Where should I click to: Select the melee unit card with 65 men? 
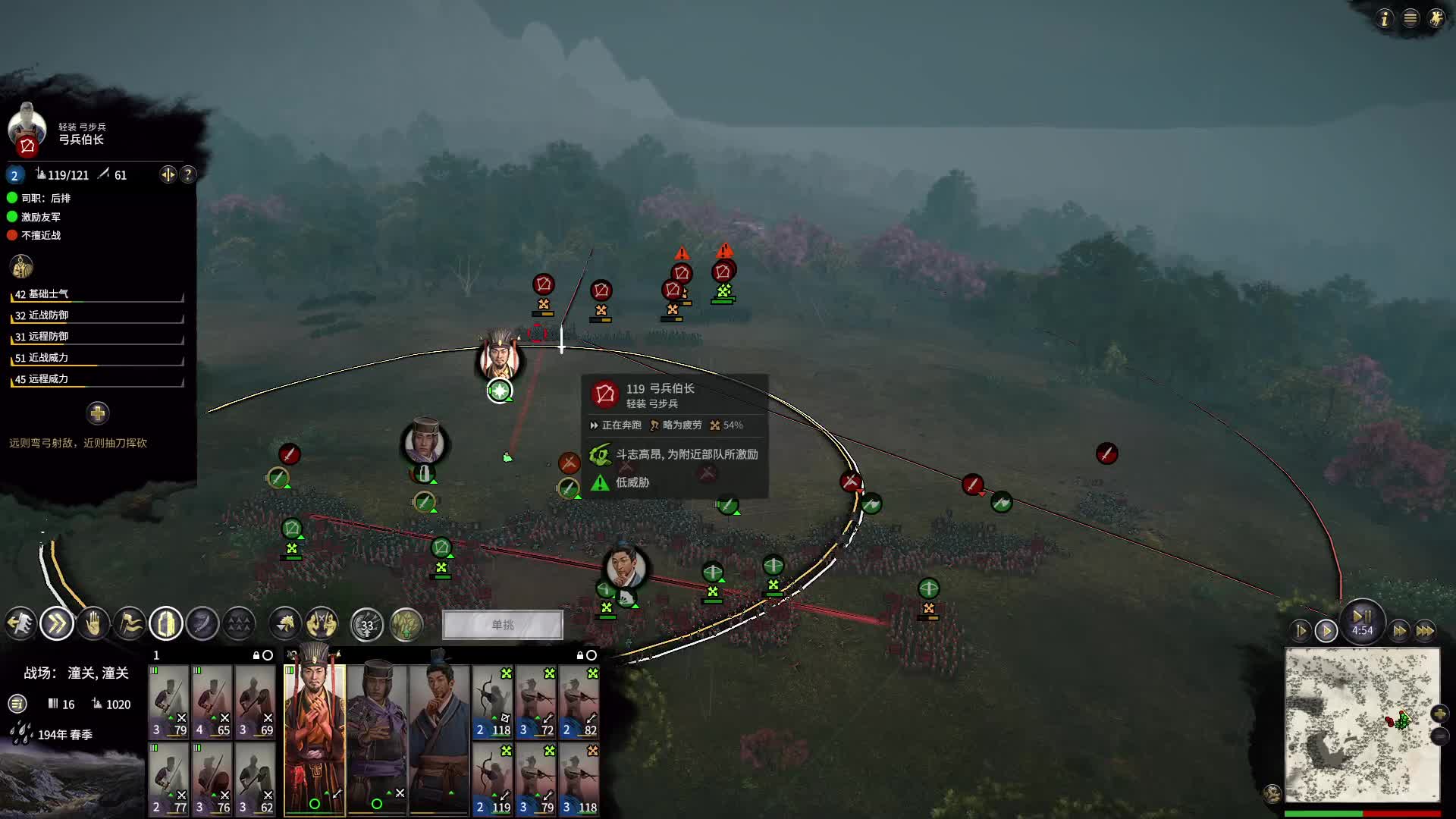pos(212,702)
